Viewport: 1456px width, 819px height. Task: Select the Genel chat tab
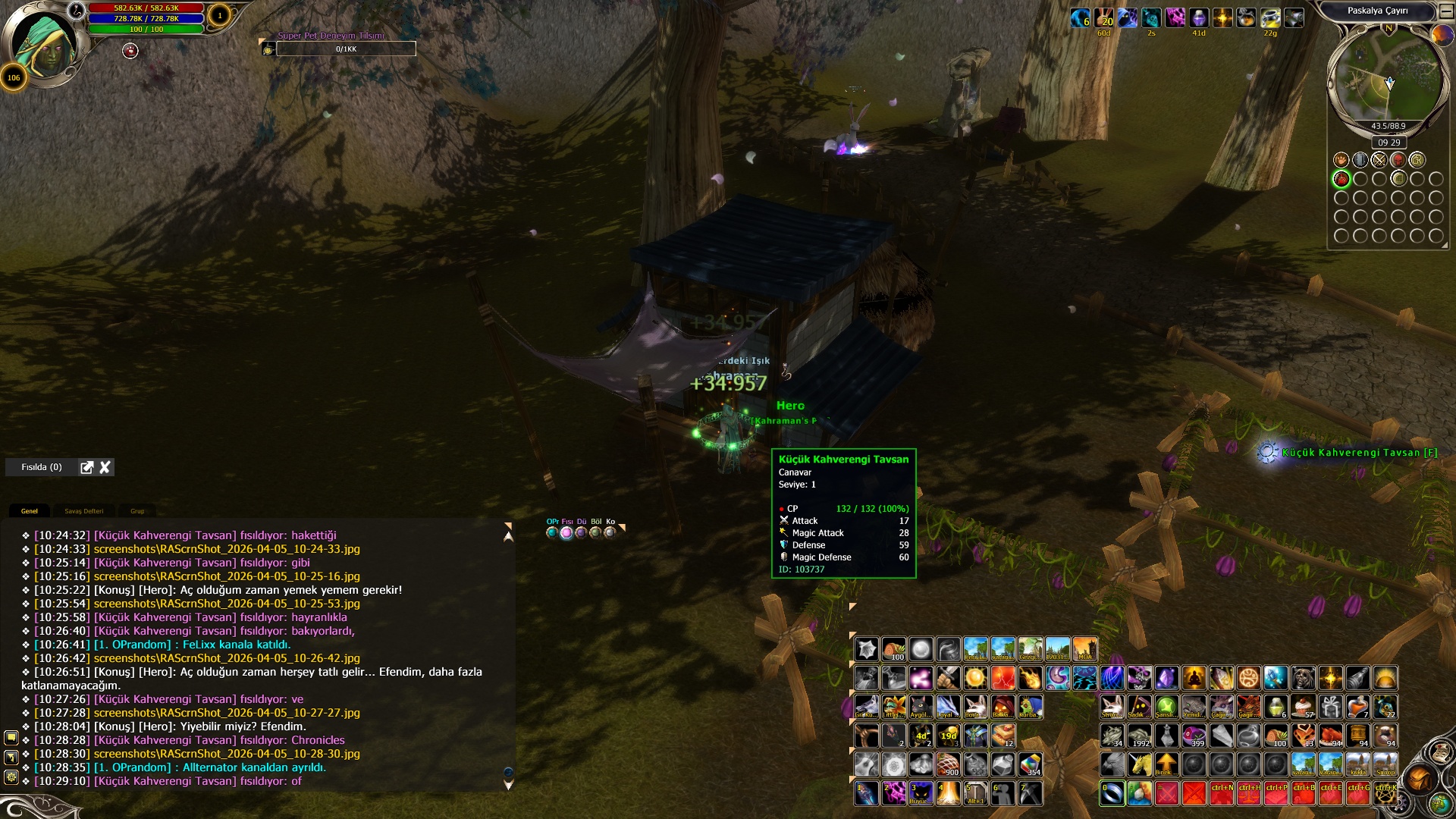(x=30, y=511)
